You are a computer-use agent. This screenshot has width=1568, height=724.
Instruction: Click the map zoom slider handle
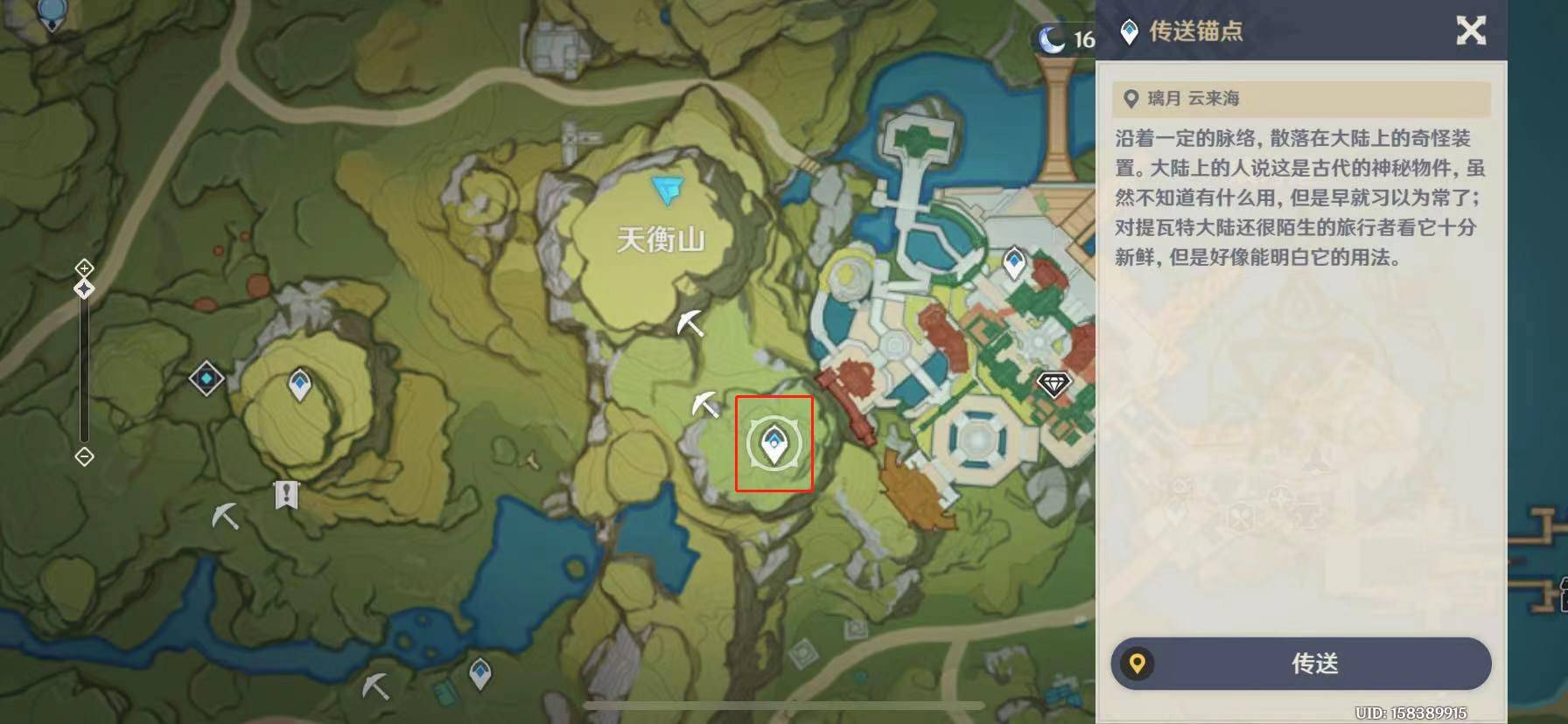tap(84, 289)
